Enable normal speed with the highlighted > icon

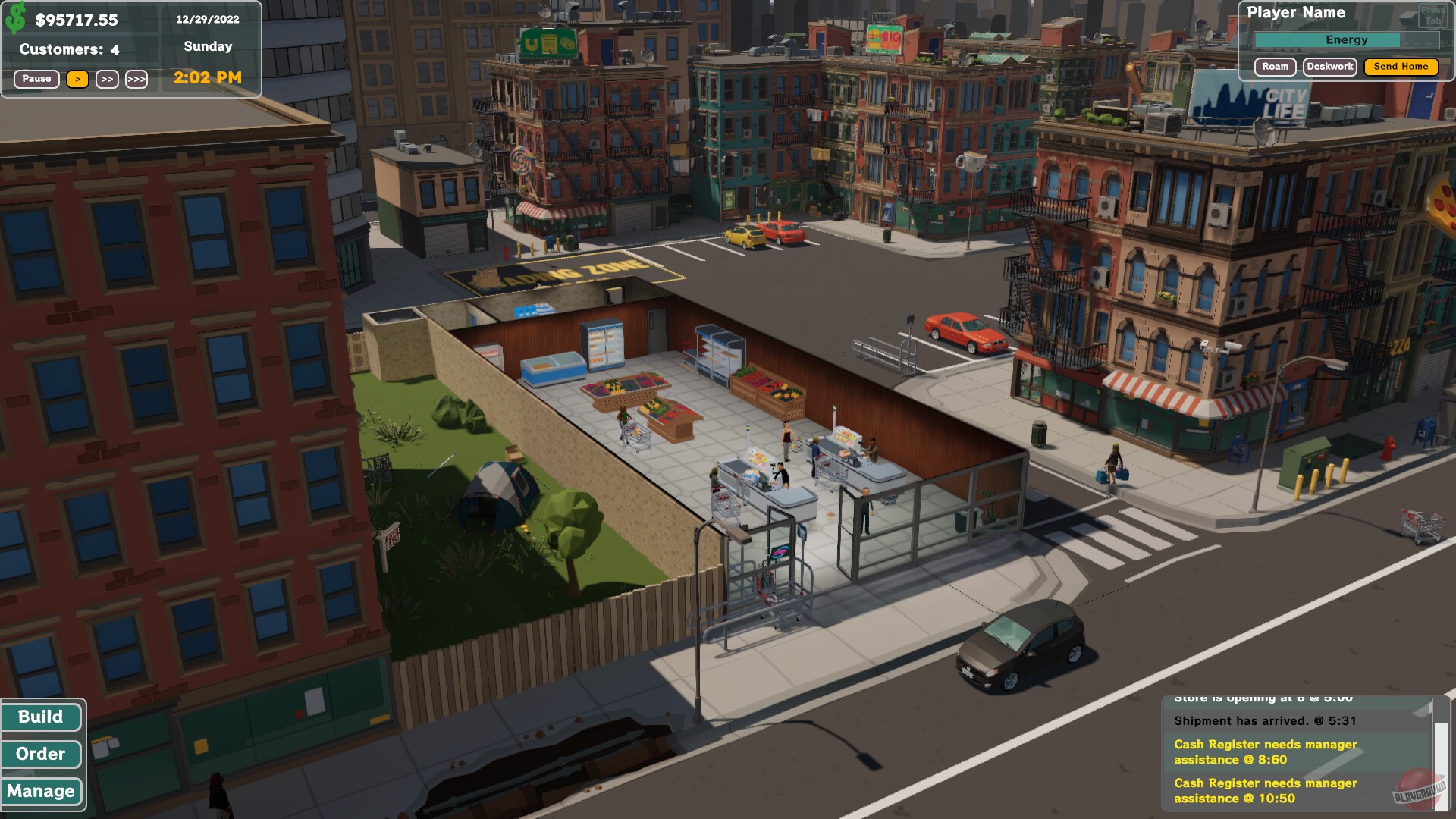(78, 79)
